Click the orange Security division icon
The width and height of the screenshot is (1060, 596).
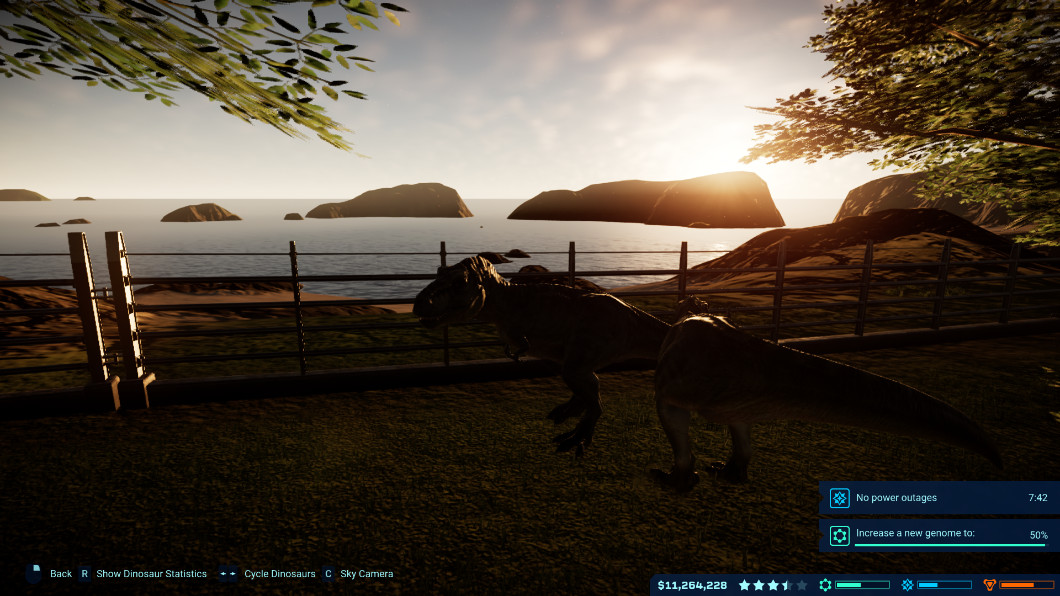[990, 585]
